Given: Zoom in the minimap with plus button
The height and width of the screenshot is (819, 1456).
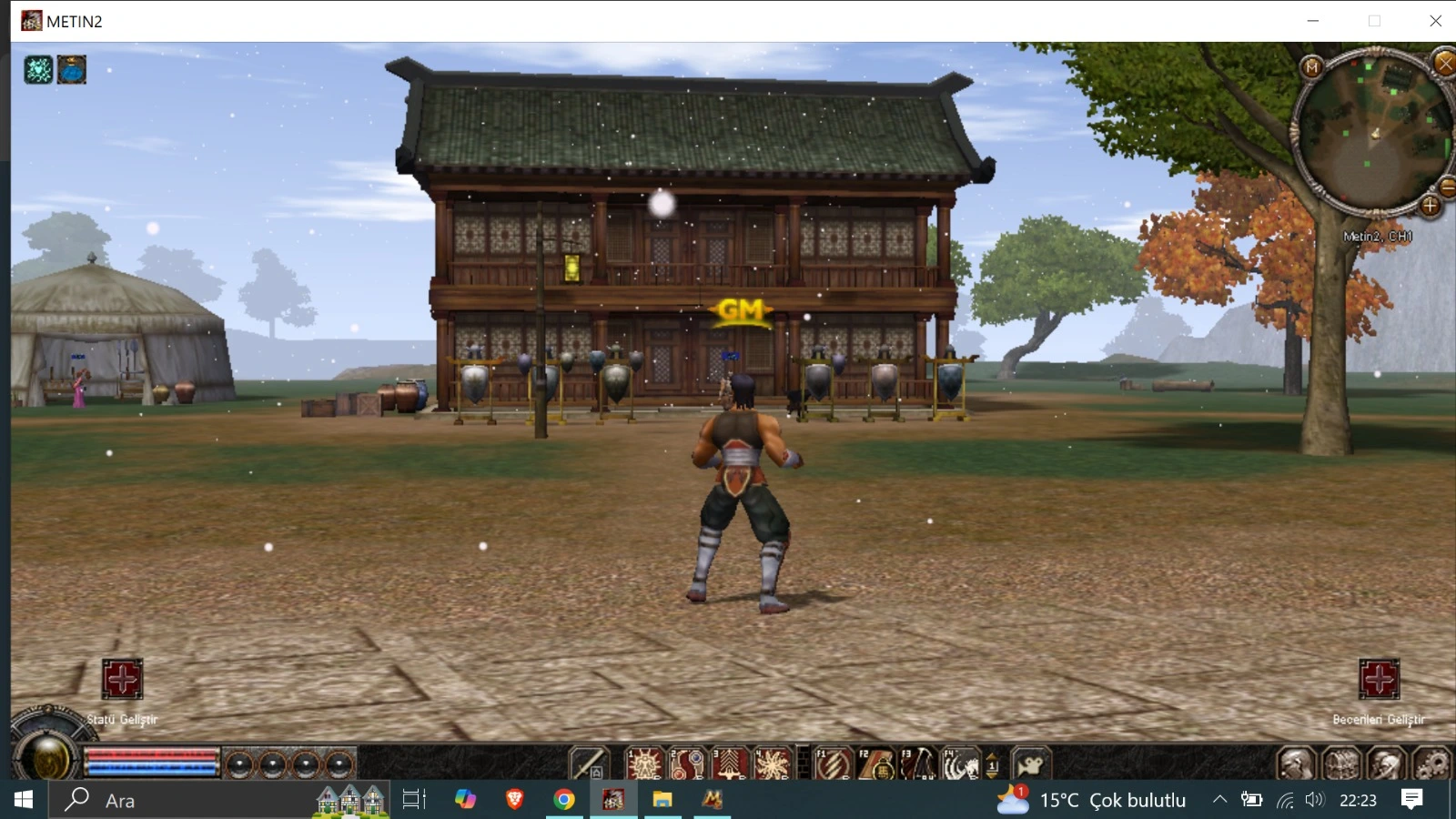Looking at the screenshot, I should click(1430, 207).
